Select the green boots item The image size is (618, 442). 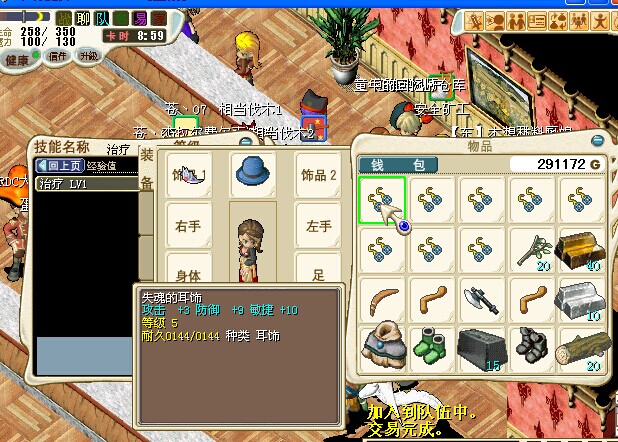pyautogui.click(x=431, y=347)
